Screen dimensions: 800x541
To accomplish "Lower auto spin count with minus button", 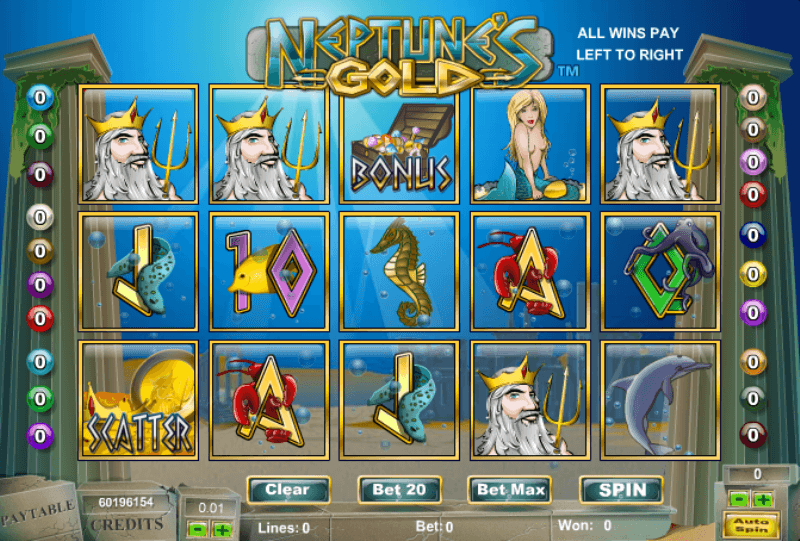I will click(740, 498).
